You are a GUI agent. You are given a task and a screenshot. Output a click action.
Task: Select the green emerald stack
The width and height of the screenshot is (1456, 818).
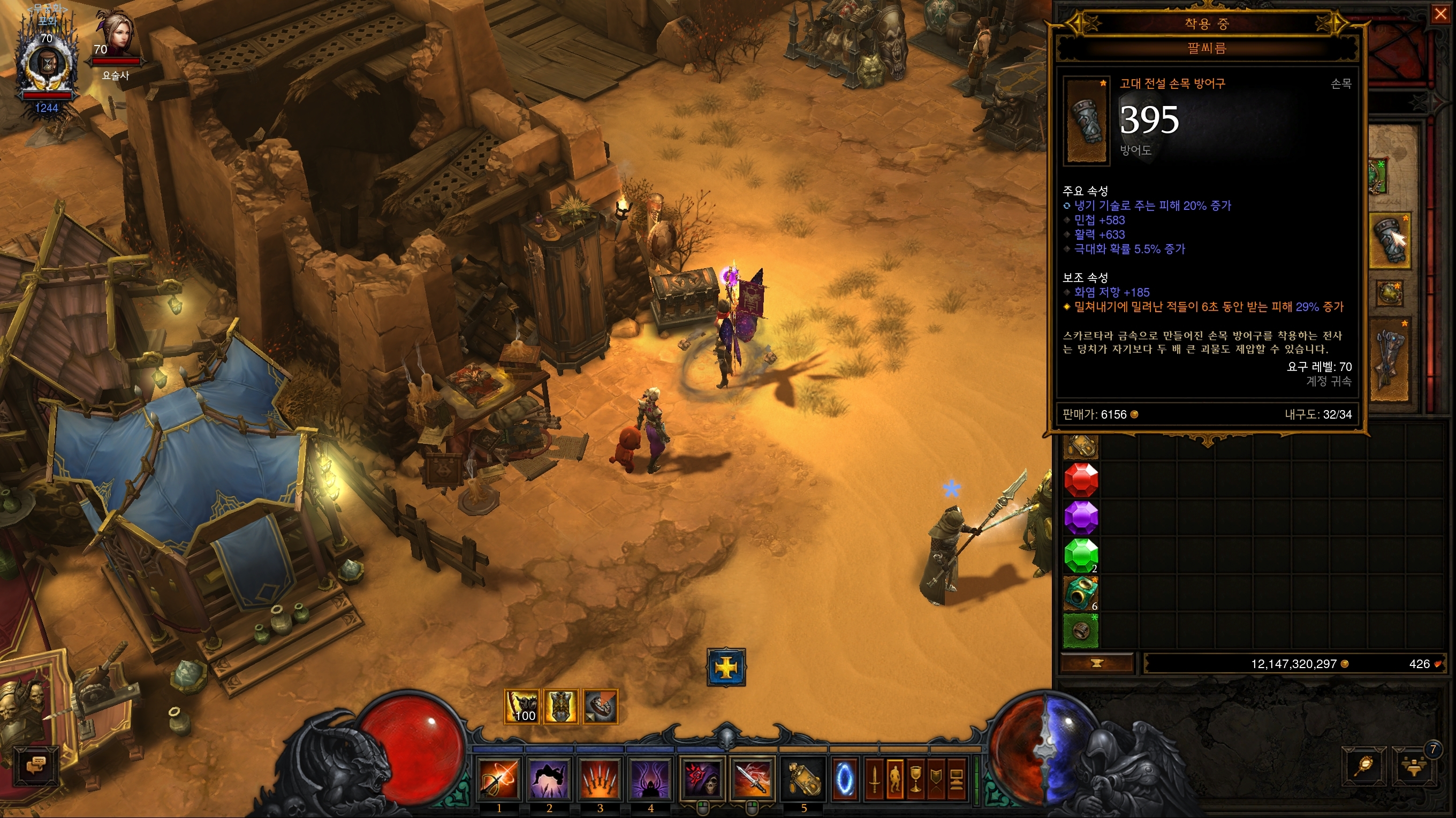pyautogui.click(x=1081, y=555)
